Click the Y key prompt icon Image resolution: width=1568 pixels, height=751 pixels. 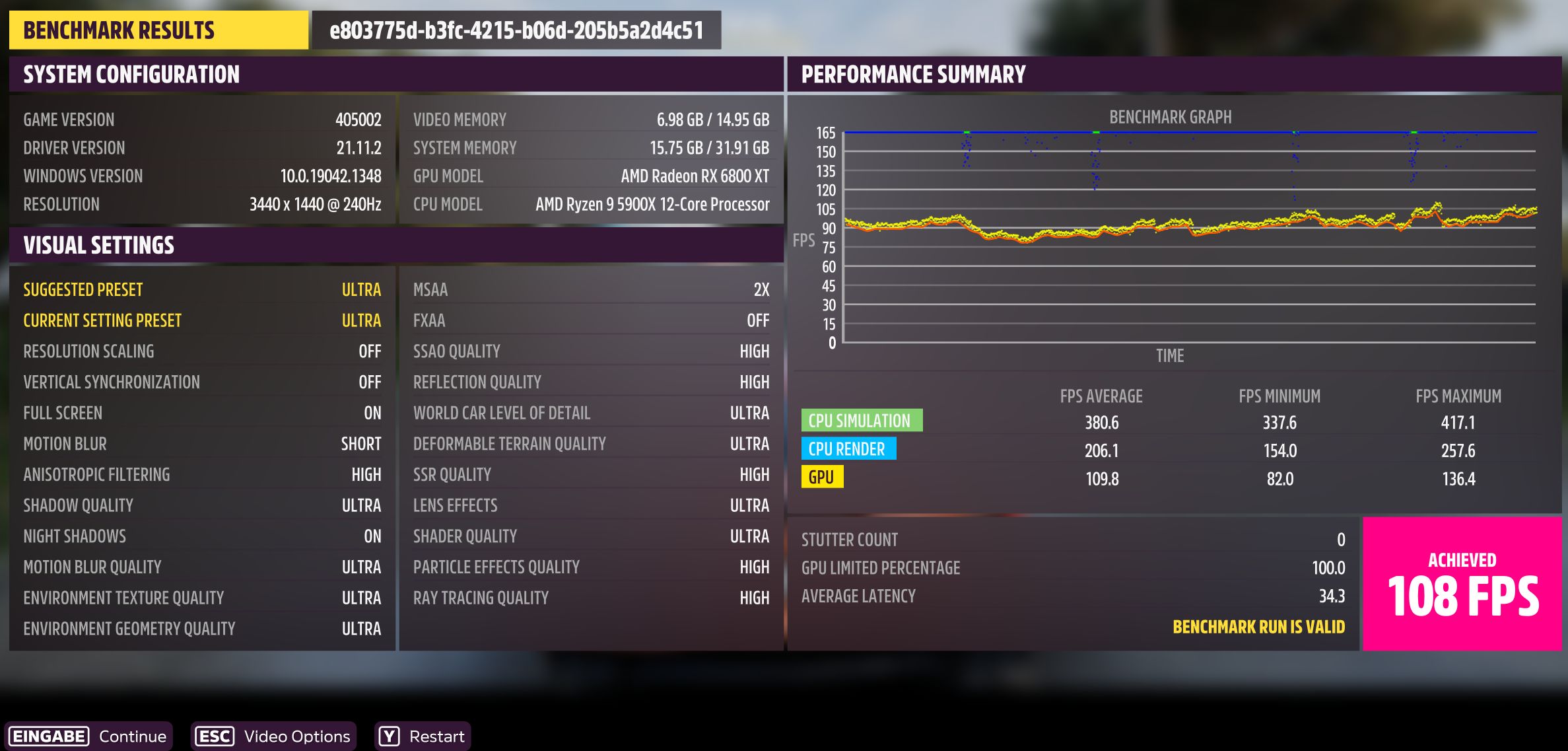tap(390, 736)
